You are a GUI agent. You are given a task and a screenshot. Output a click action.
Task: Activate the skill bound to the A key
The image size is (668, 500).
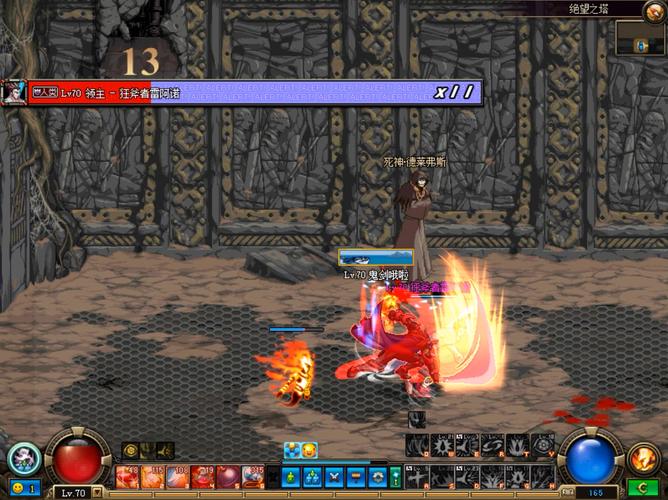click(419, 476)
